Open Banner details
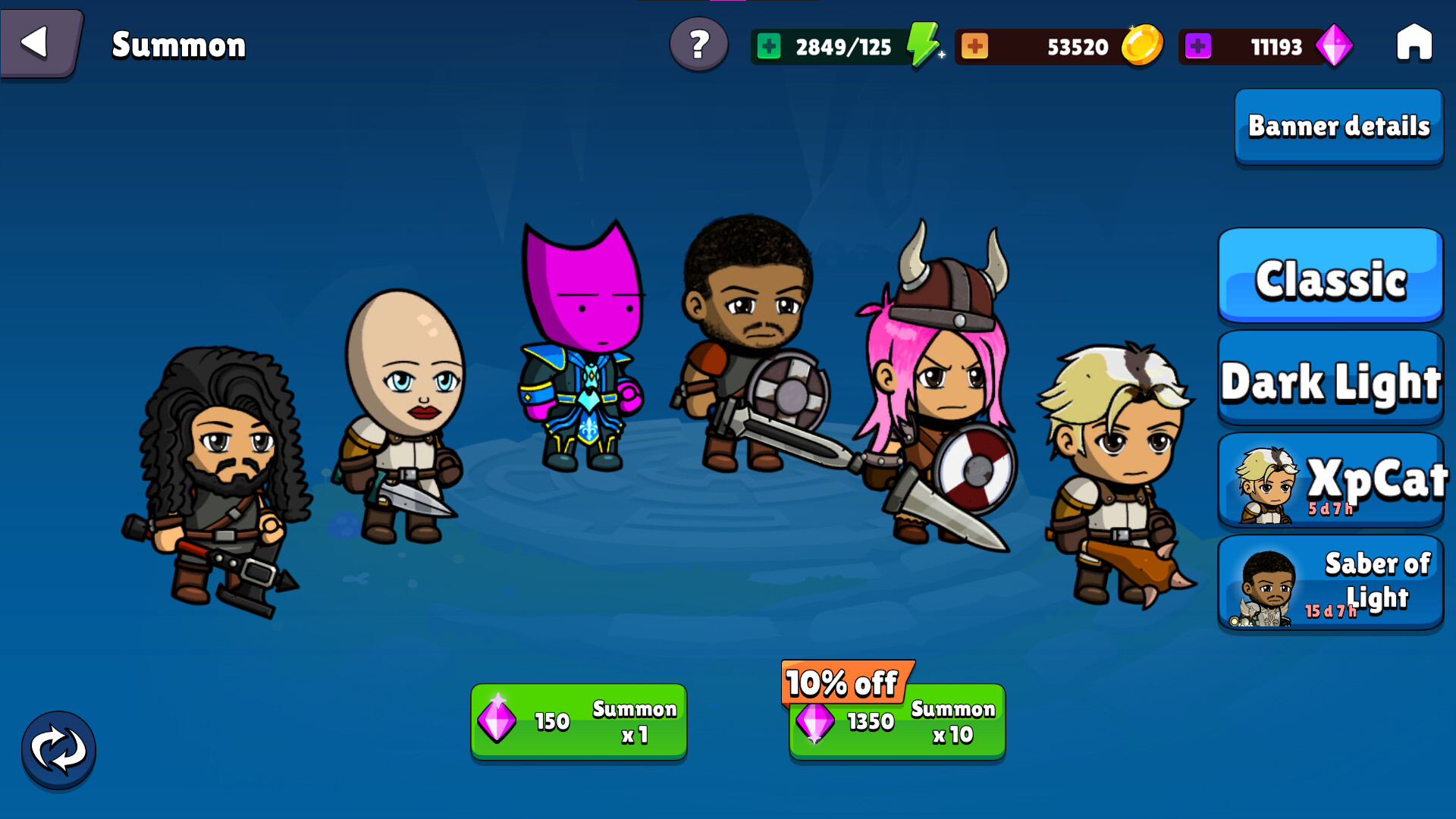The width and height of the screenshot is (1456, 819). (1338, 127)
